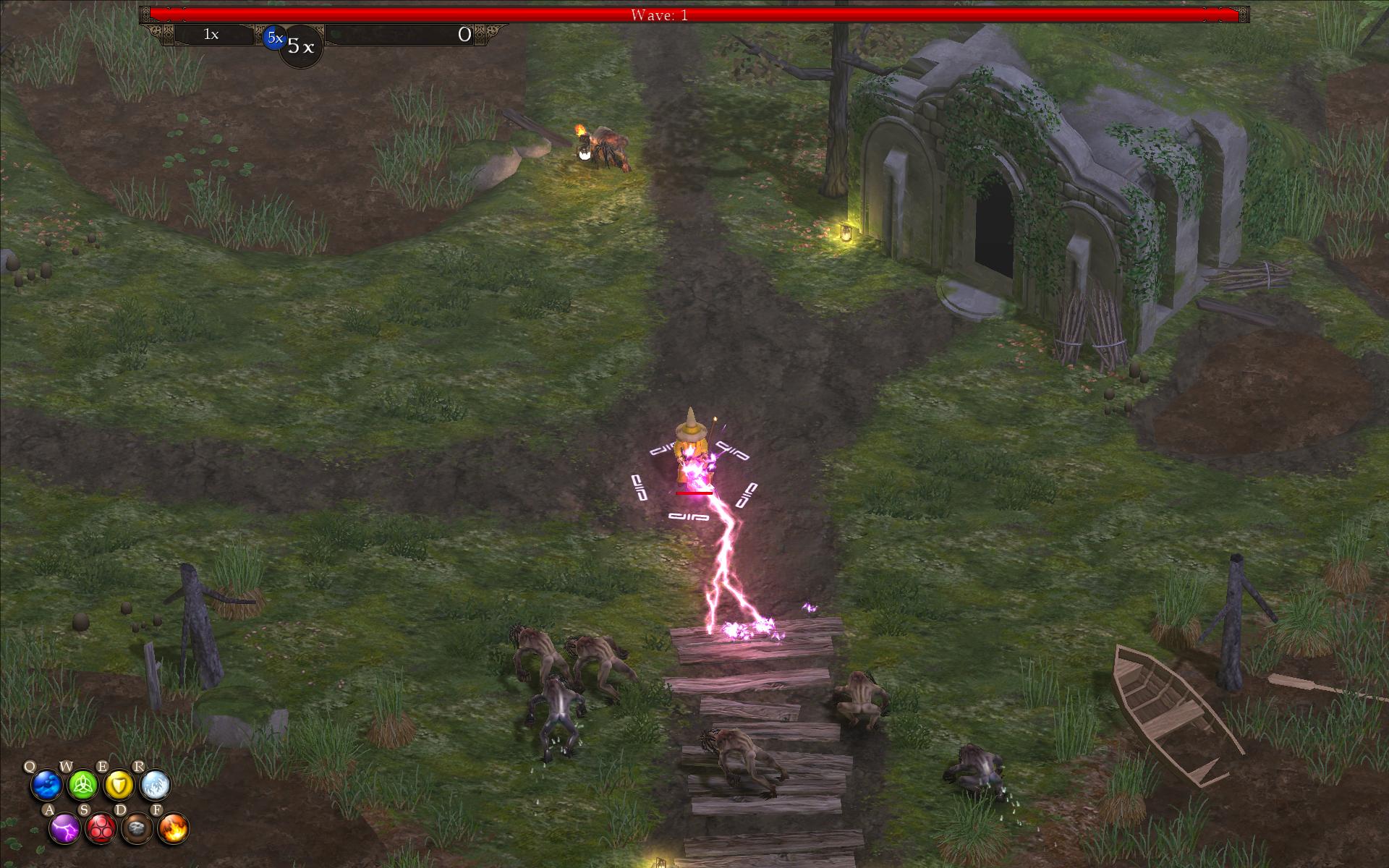Click the F keybind label above Fire
Screen dimensions: 1389x868
tap(158, 811)
